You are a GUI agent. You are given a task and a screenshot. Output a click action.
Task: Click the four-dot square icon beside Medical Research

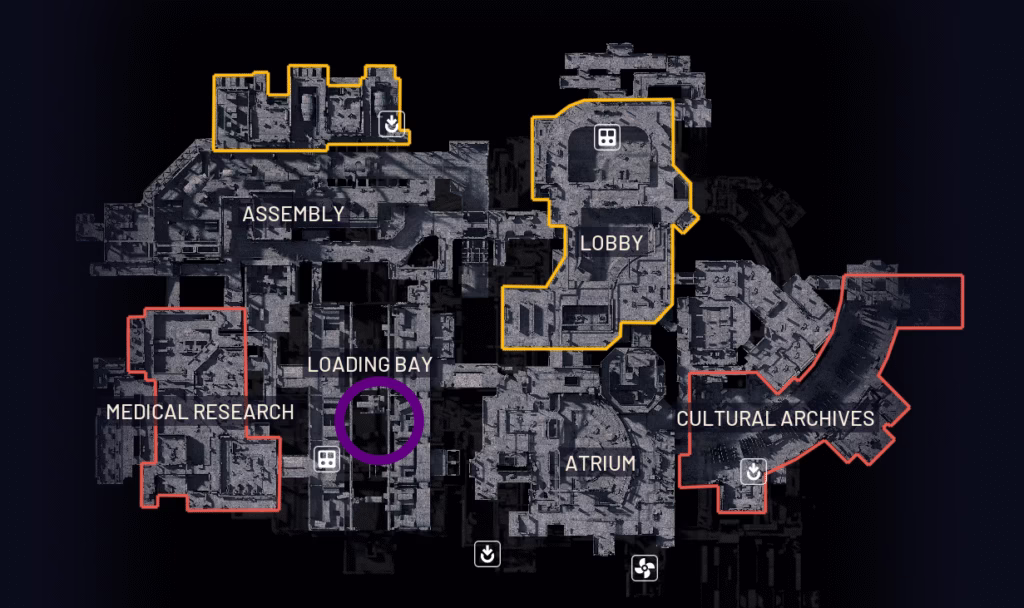point(325,459)
